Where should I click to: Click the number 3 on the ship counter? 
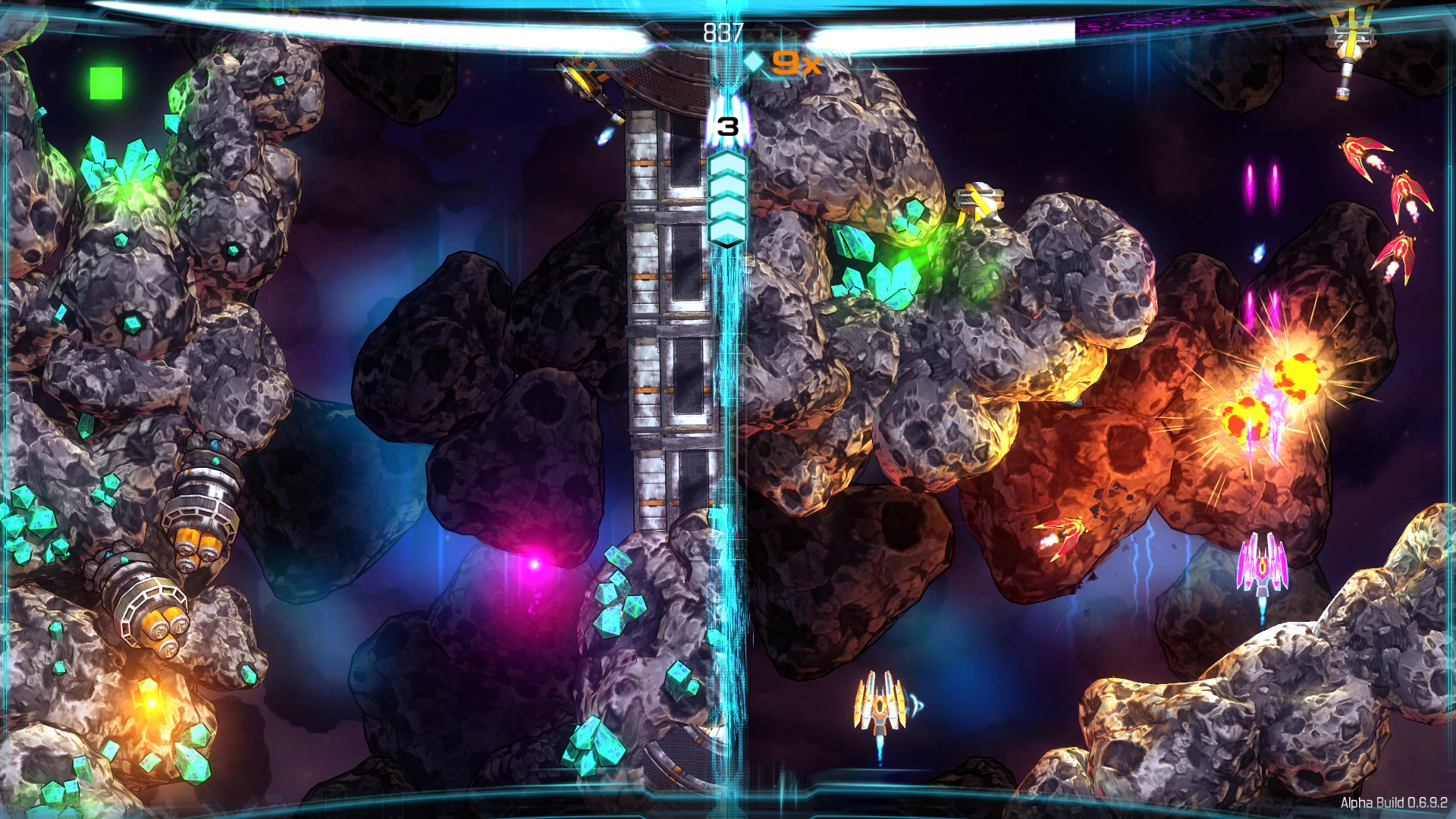point(726,127)
